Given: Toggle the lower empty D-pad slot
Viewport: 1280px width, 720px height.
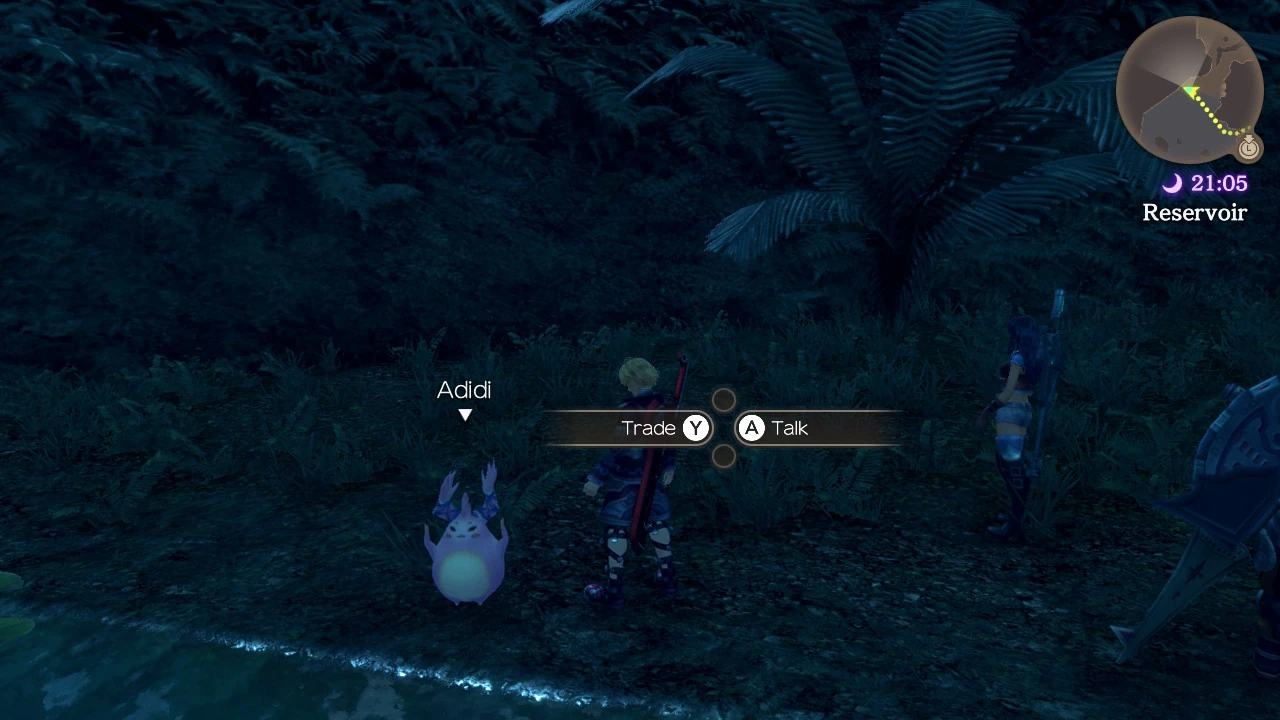Looking at the screenshot, I should [723, 457].
